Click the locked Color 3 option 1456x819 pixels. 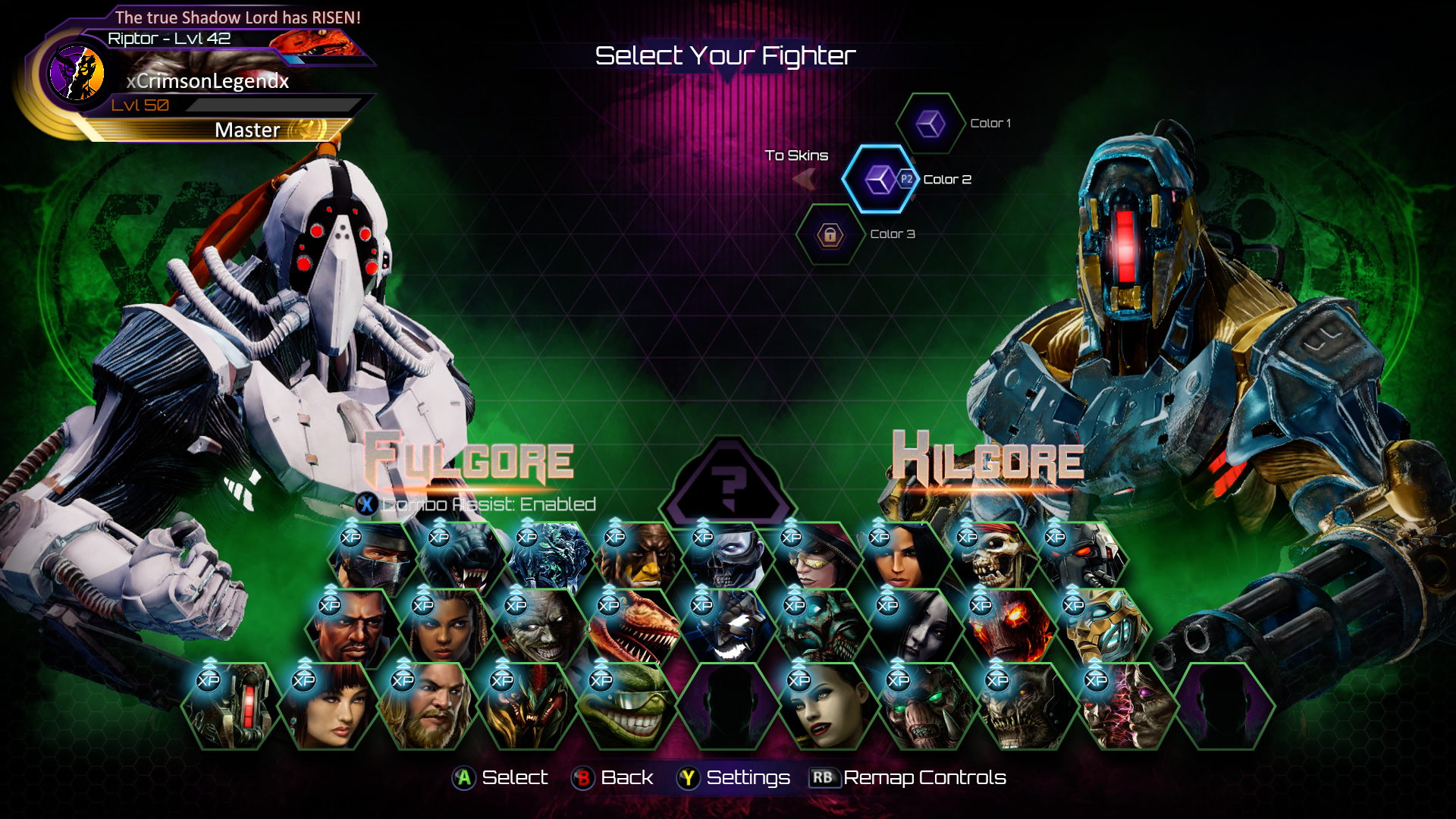pos(830,235)
